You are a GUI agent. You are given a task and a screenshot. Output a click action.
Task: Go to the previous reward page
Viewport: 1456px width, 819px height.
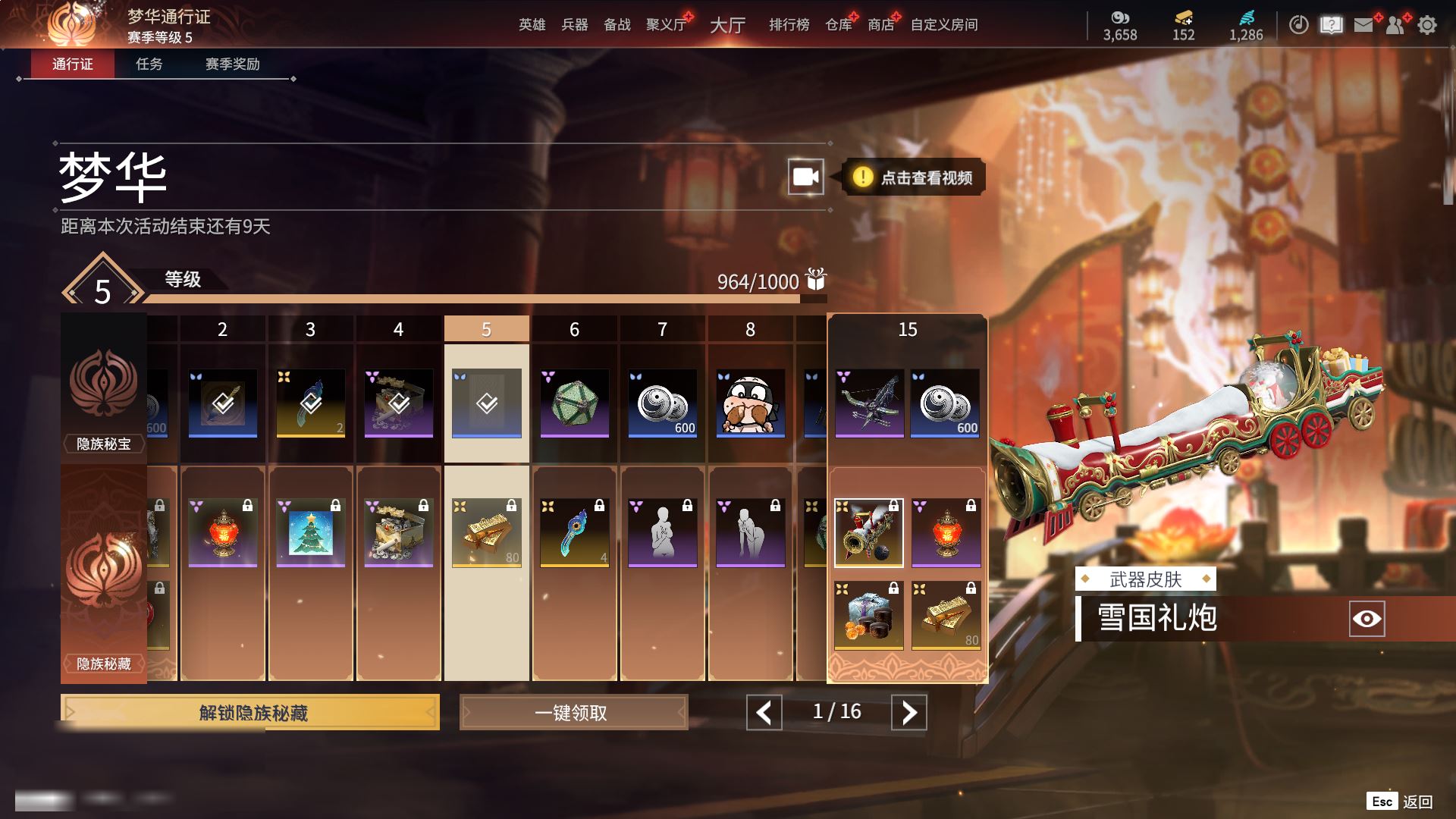764,713
